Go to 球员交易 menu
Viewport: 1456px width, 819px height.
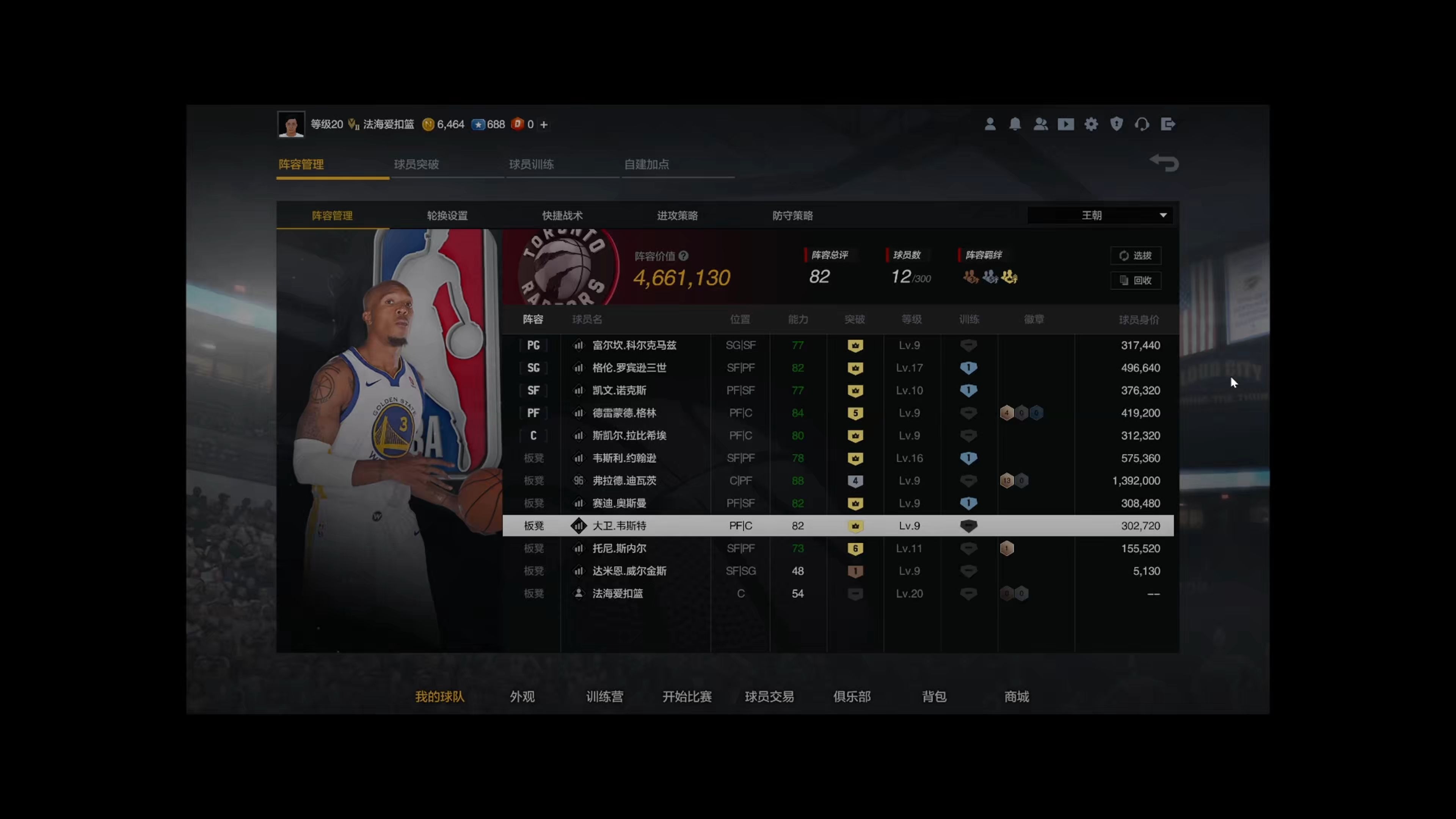point(769,697)
